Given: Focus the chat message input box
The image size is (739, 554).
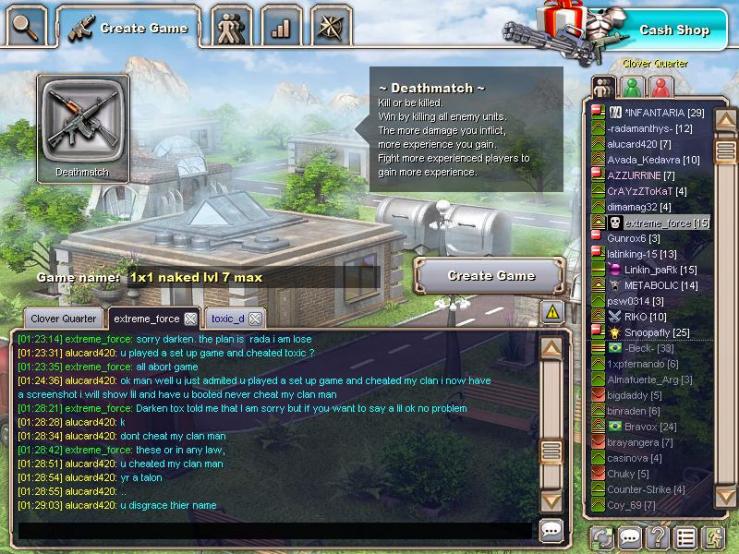Looking at the screenshot, I should tap(275, 530).
